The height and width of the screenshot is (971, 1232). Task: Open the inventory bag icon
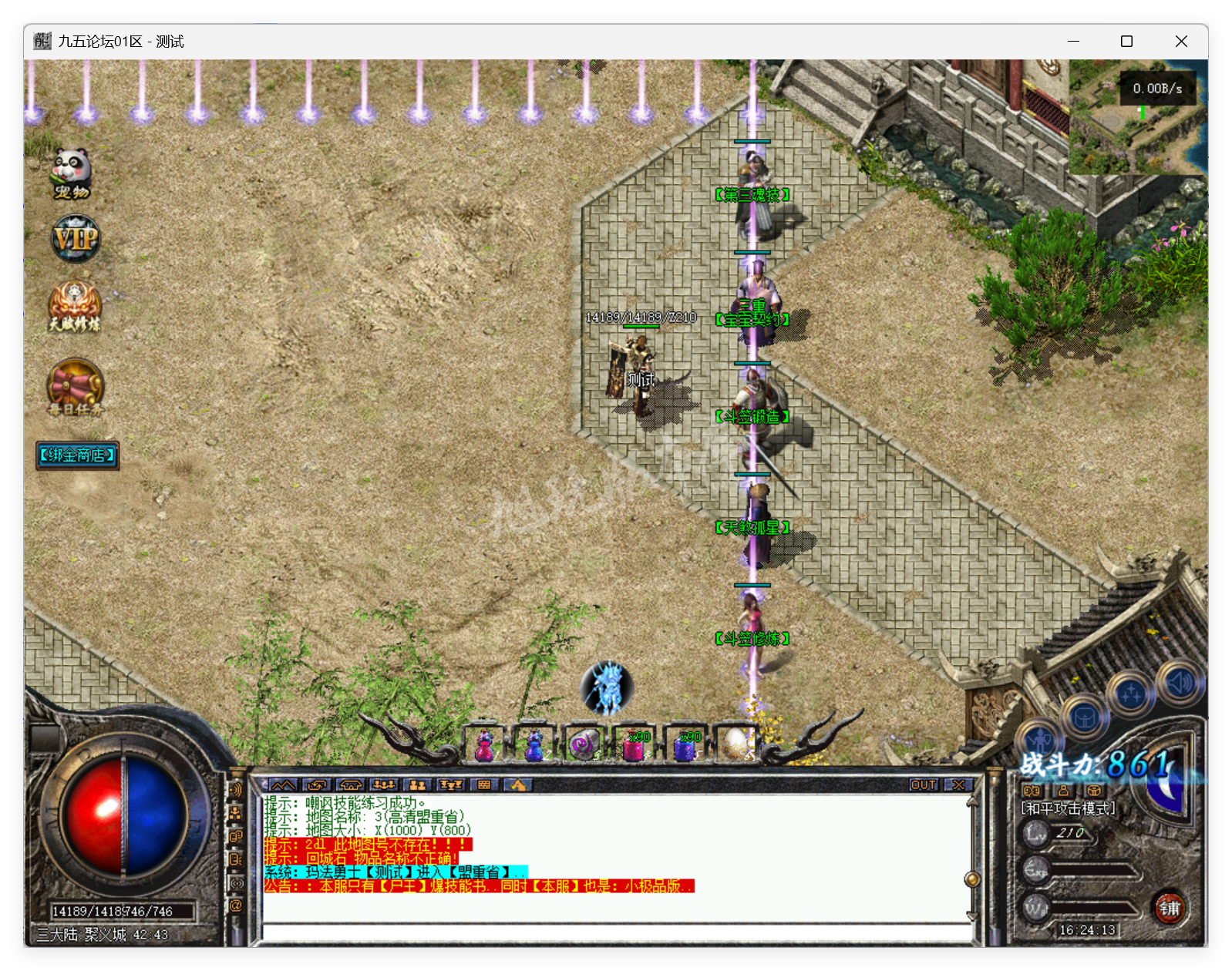tap(1086, 717)
